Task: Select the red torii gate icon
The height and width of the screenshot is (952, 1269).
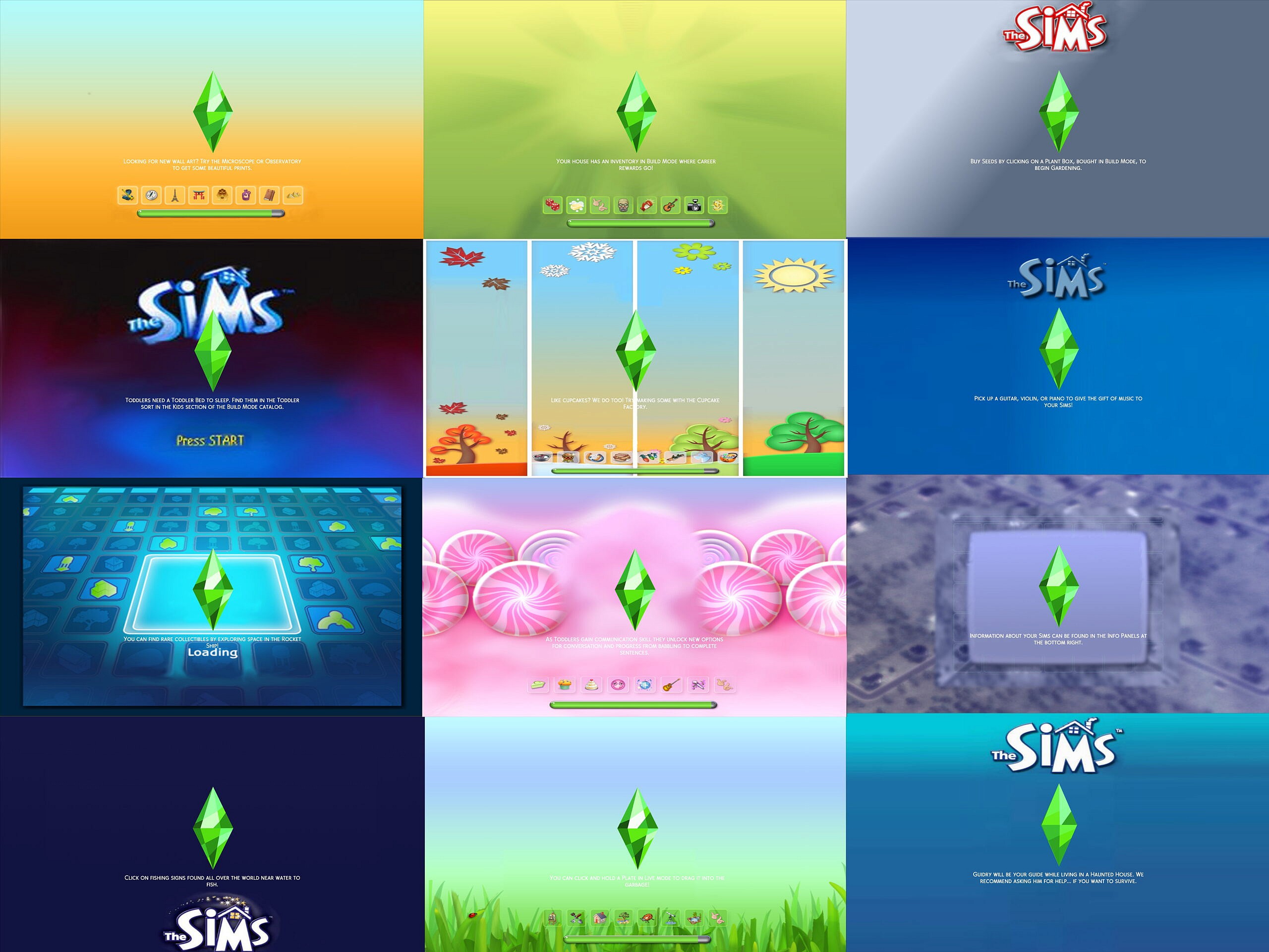Action: pyautogui.click(x=199, y=196)
